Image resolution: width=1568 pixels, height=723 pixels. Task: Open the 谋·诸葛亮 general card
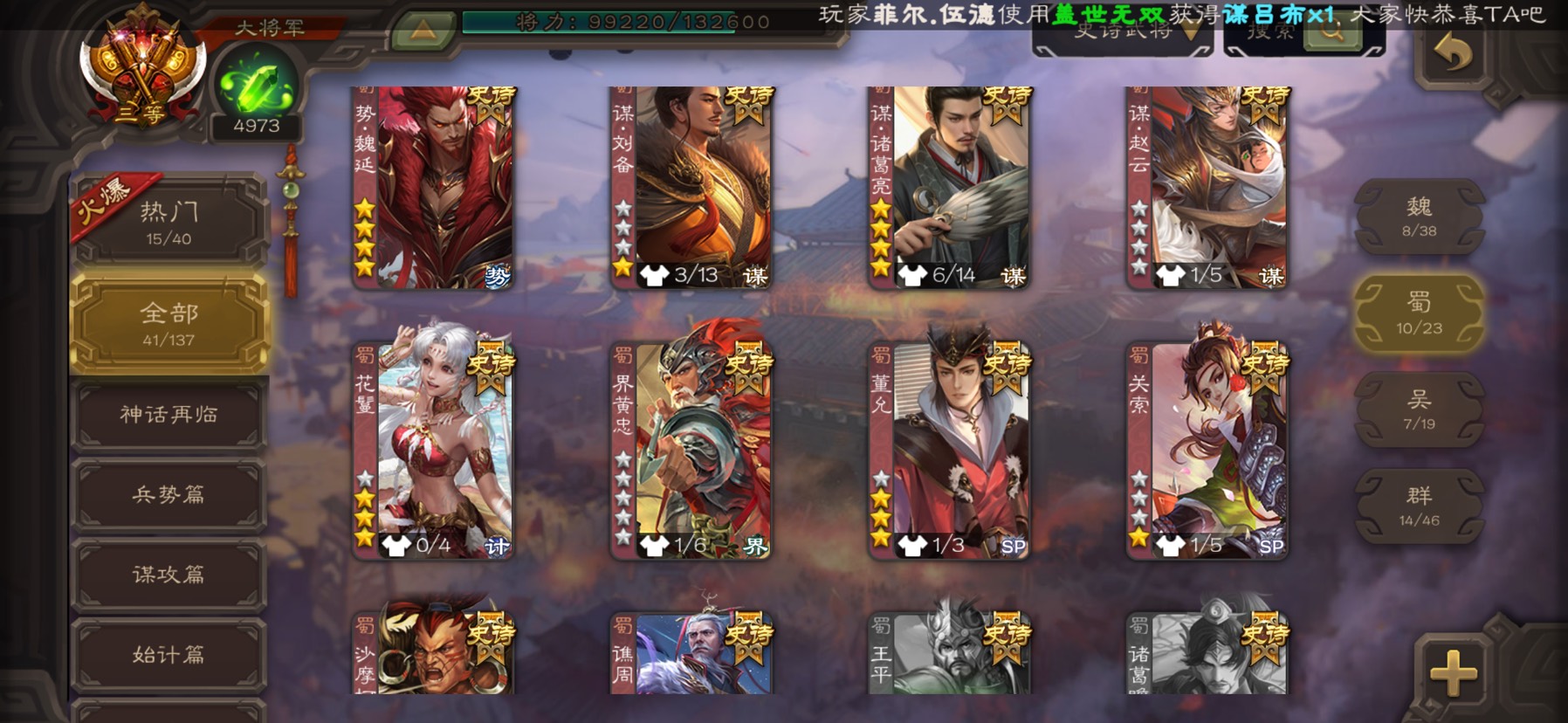(x=950, y=188)
